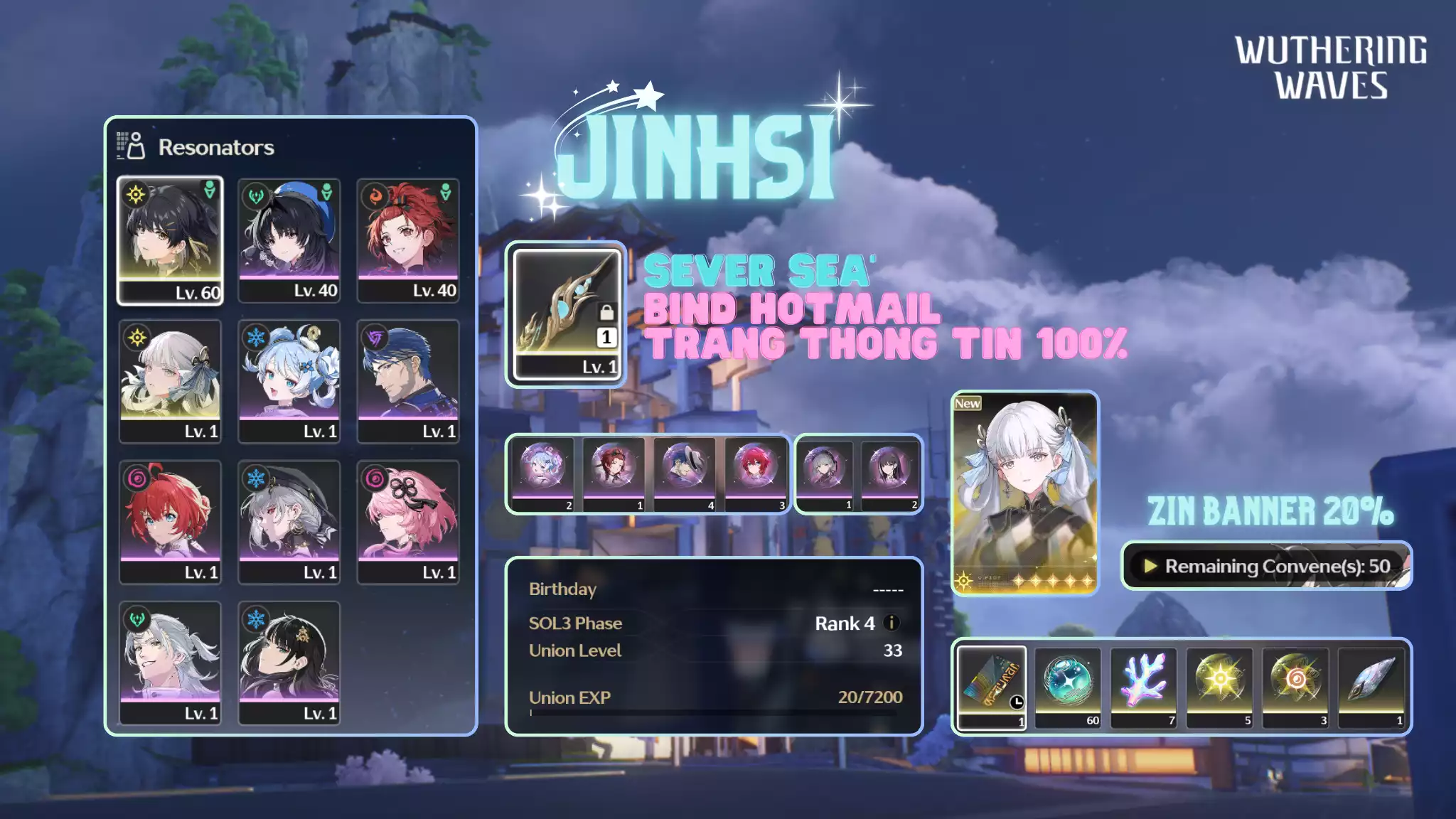Pick the grey-haired Glacio resonator with black hat

[x=289, y=522]
